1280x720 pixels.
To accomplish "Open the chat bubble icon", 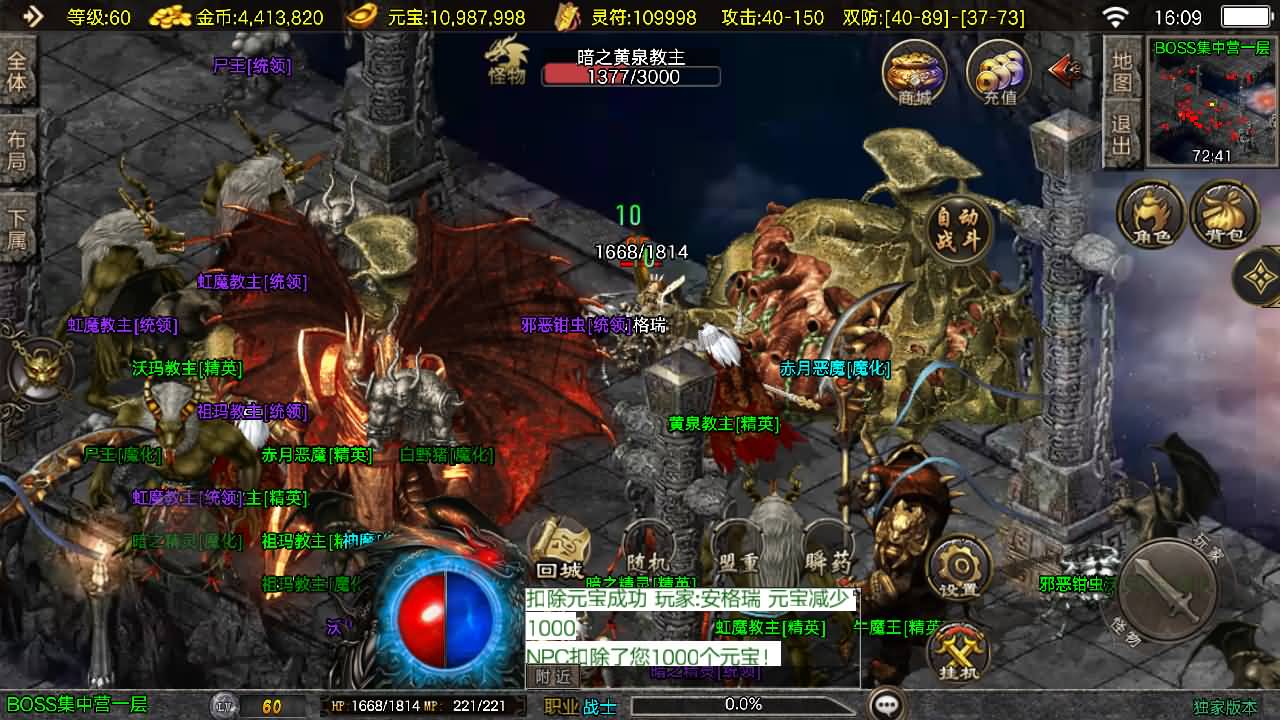I will click(886, 704).
